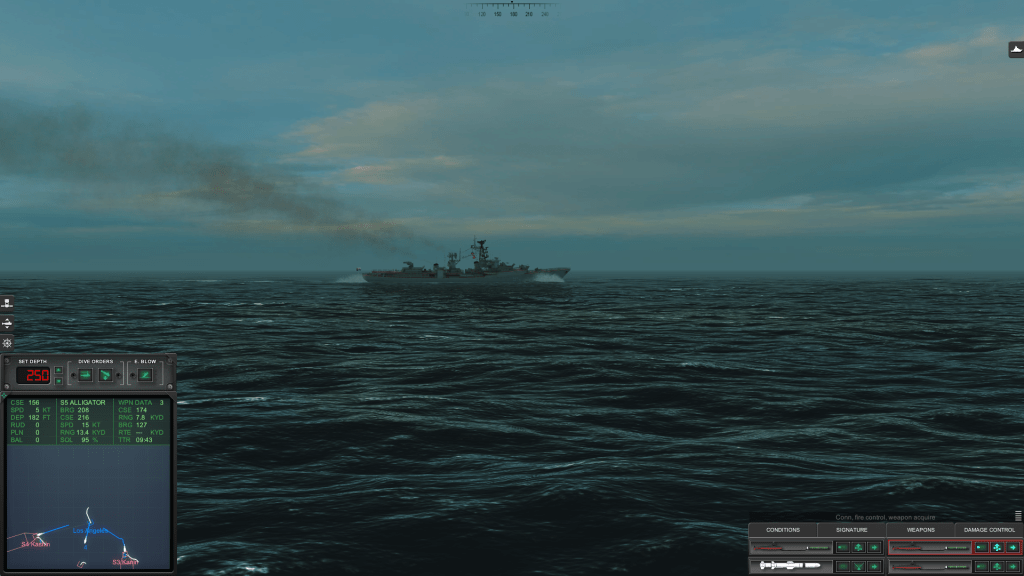This screenshot has height=576, width=1024.
Task: Switch to the Conditions tab
Action: (x=783, y=530)
